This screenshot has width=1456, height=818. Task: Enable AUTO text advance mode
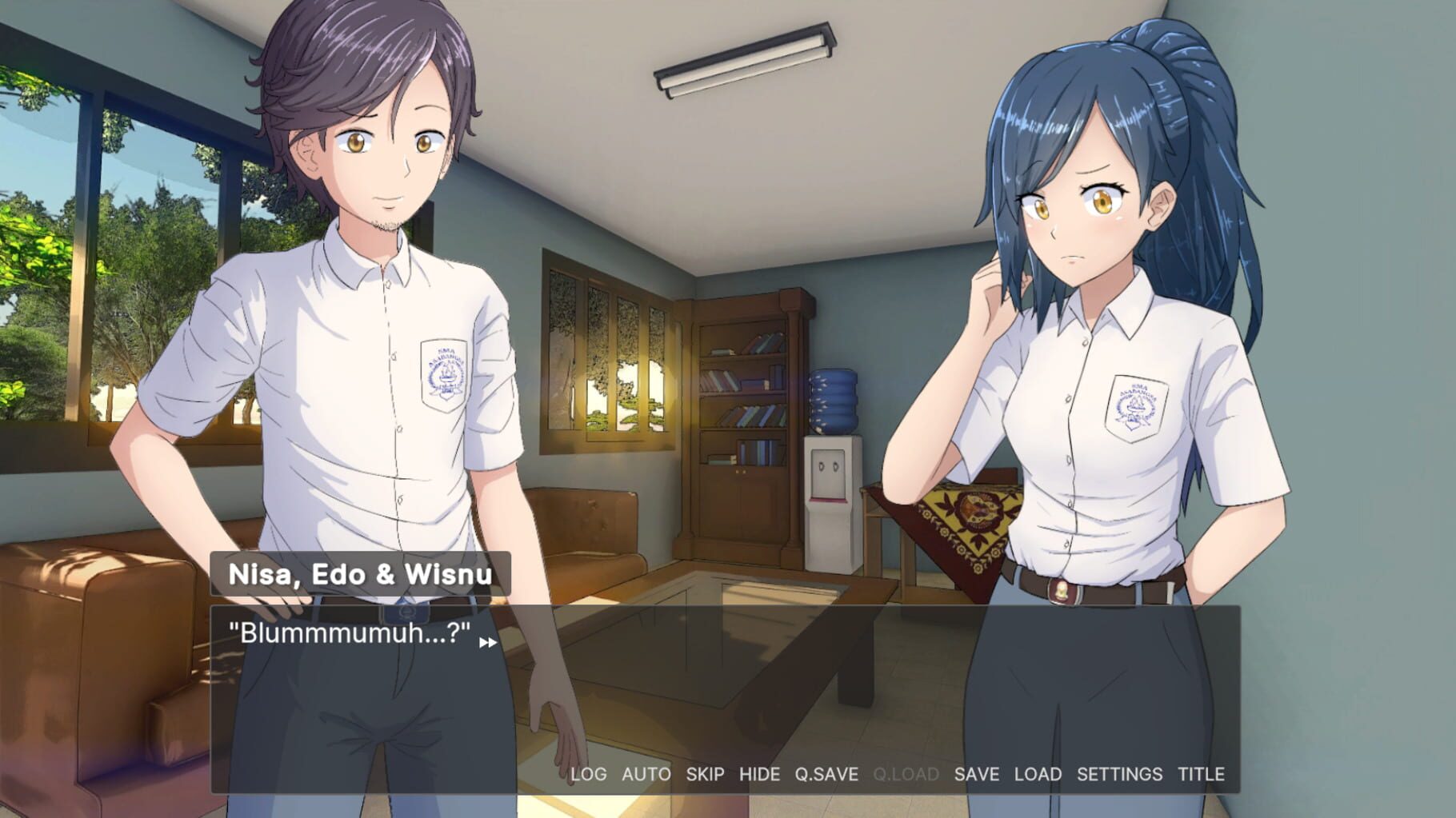(x=646, y=774)
